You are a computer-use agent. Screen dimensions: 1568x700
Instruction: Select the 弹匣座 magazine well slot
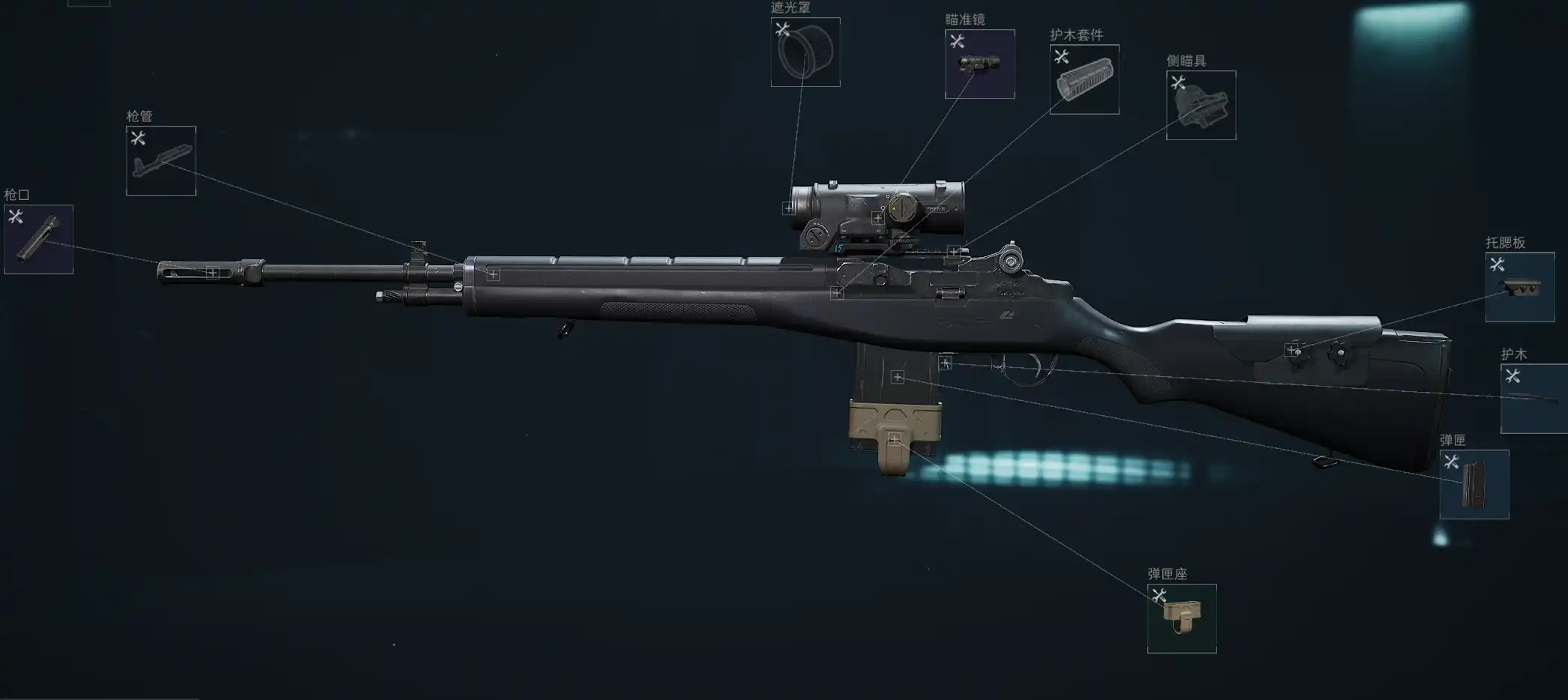(1182, 618)
